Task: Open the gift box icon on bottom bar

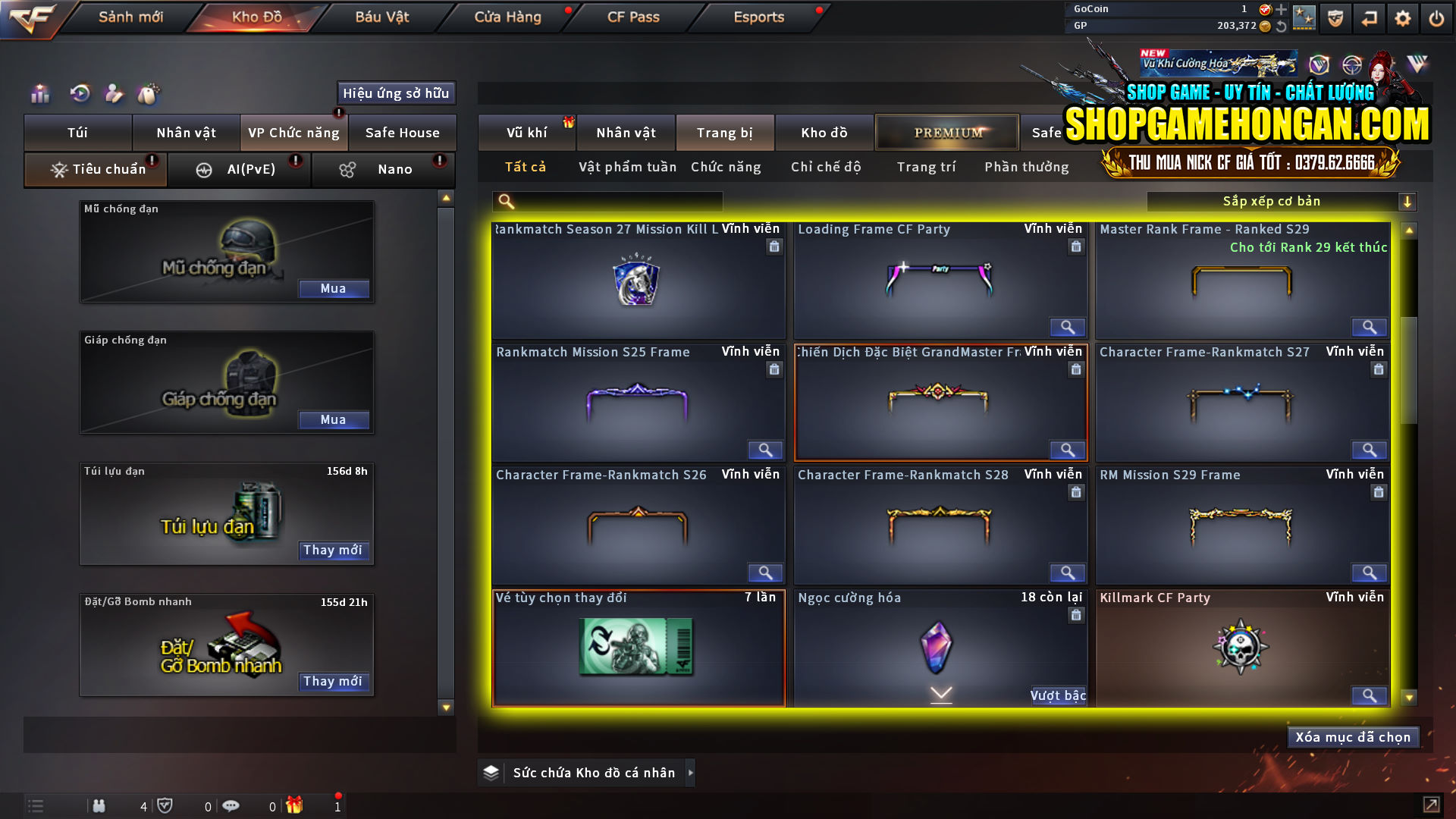Action: (x=296, y=805)
